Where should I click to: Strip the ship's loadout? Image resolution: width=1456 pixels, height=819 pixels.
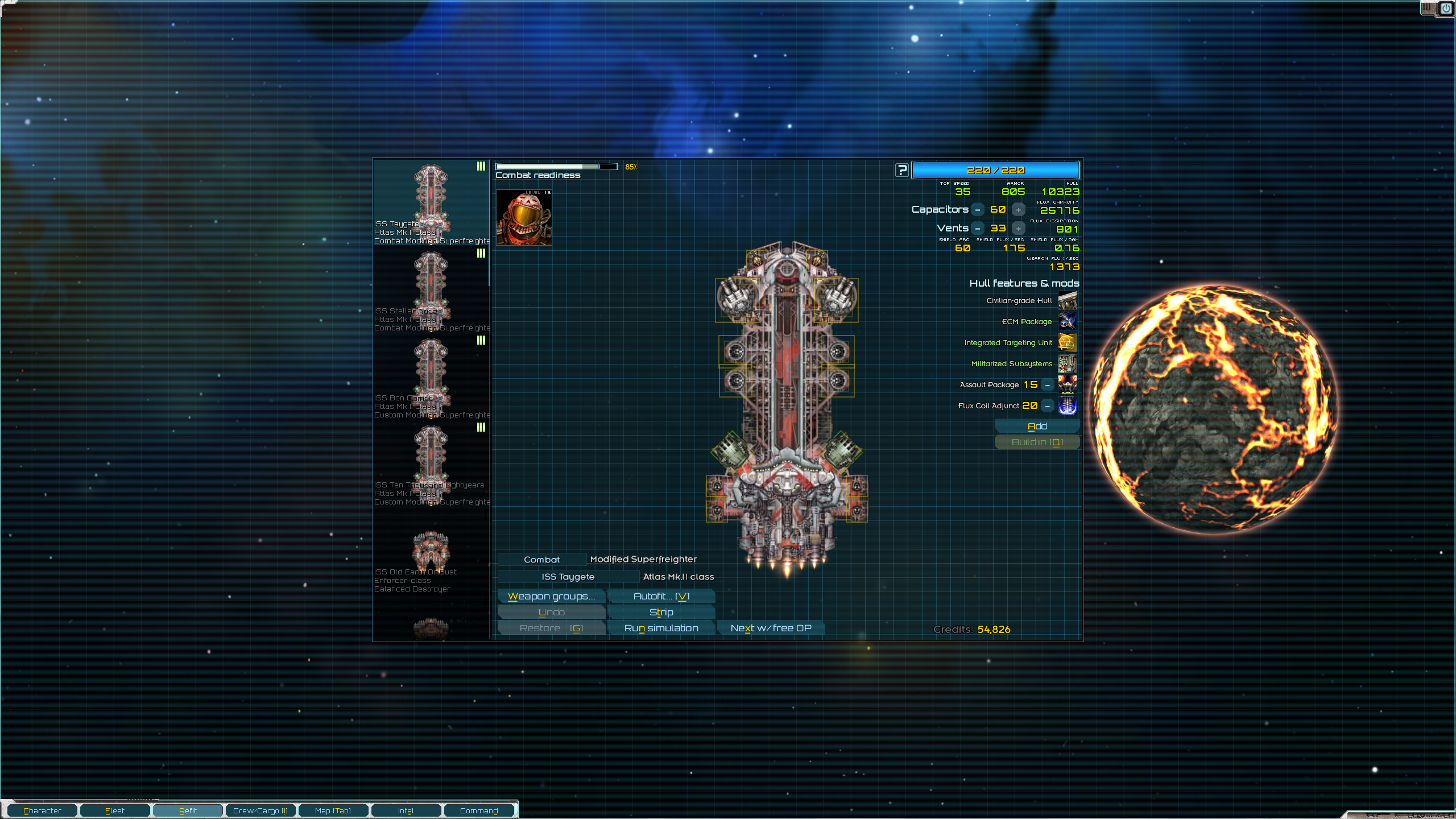[x=661, y=612]
